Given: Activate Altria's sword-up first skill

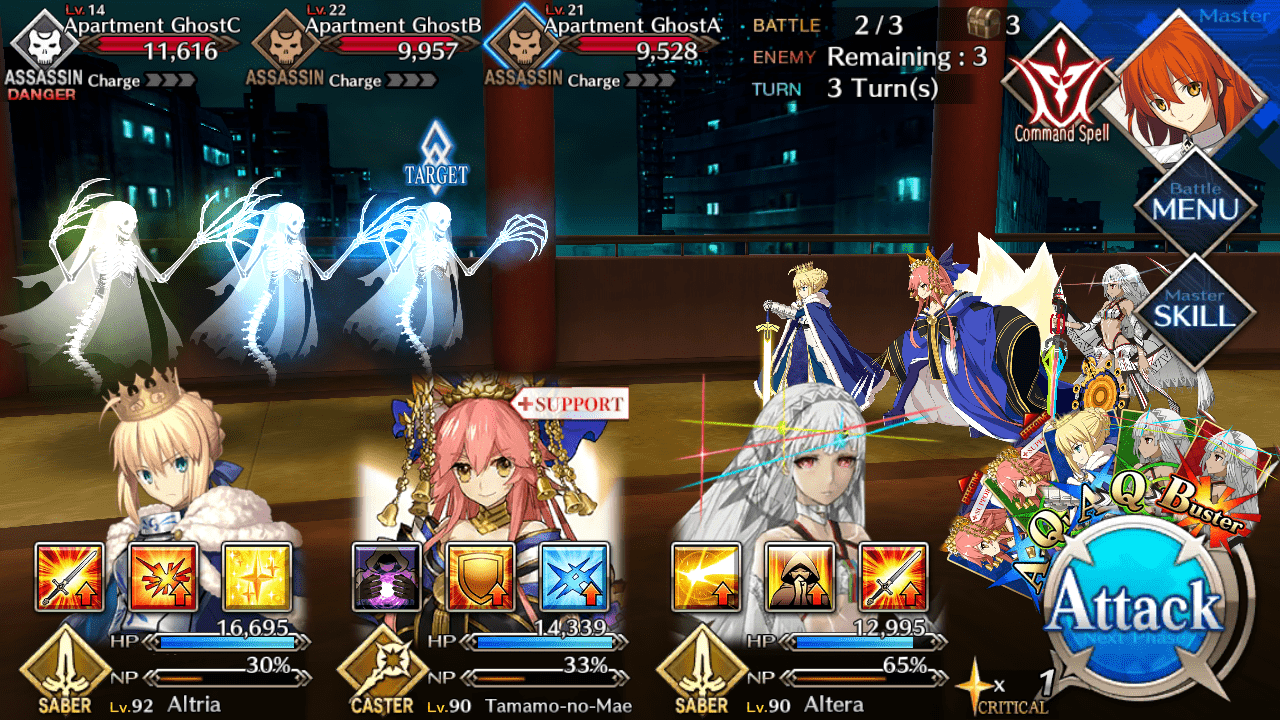Looking at the screenshot, I should (x=70, y=577).
